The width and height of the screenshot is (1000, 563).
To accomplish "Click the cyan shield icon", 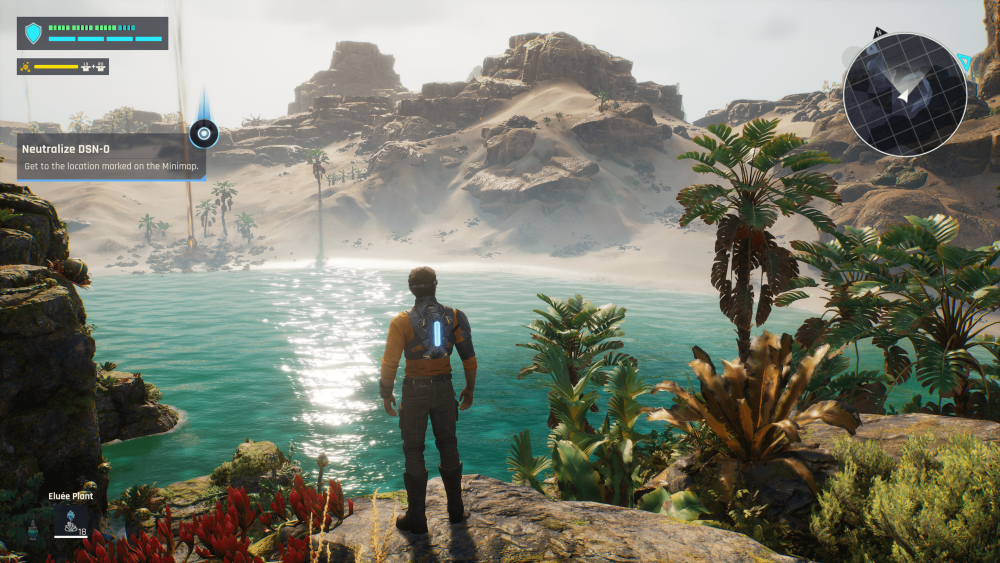I will (x=34, y=34).
